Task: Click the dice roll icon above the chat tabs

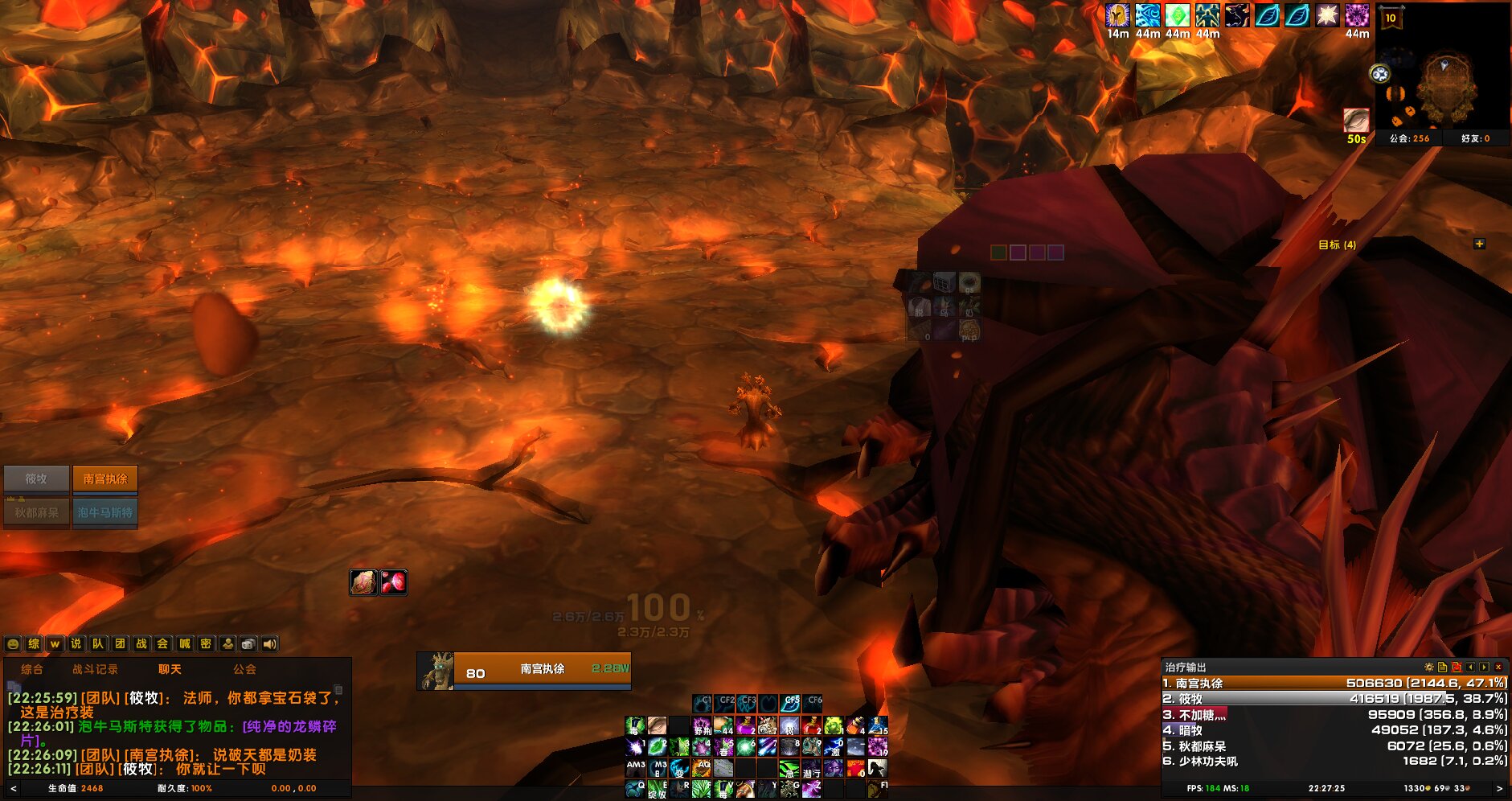Action: pyautogui.click(x=248, y=645)
